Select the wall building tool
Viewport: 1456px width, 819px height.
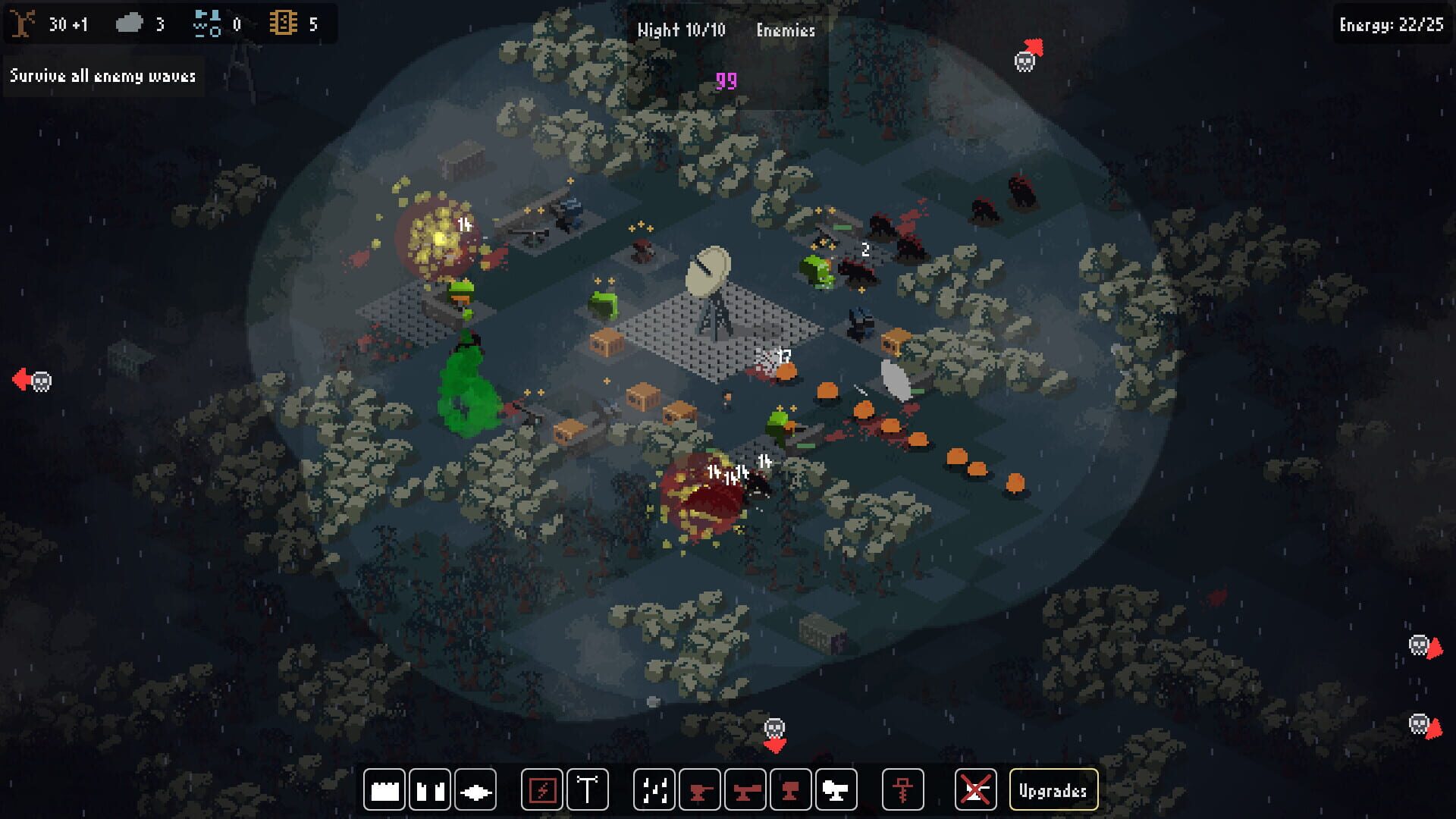click(384, 789)
